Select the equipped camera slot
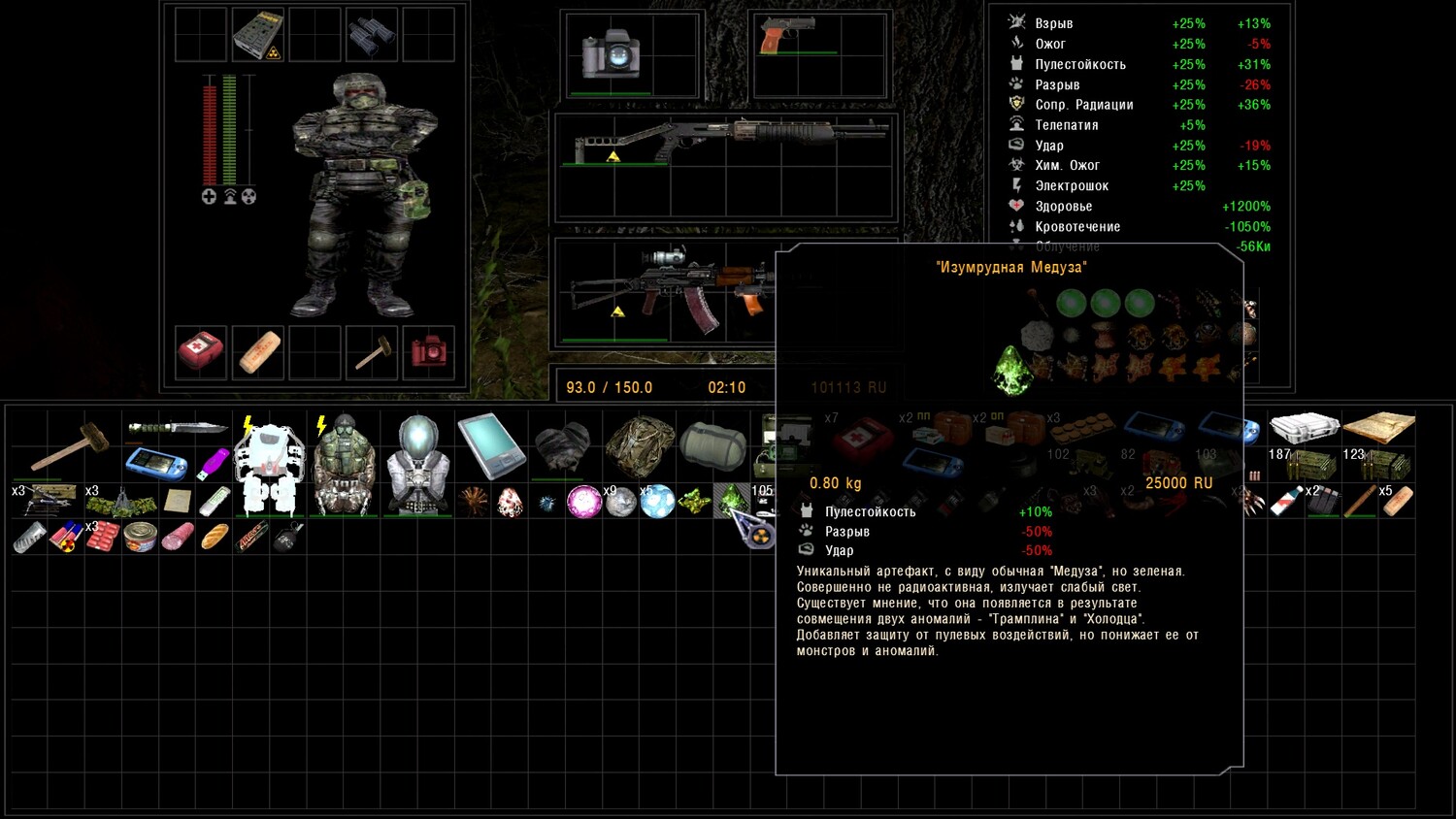 click(x=611, y=53)
